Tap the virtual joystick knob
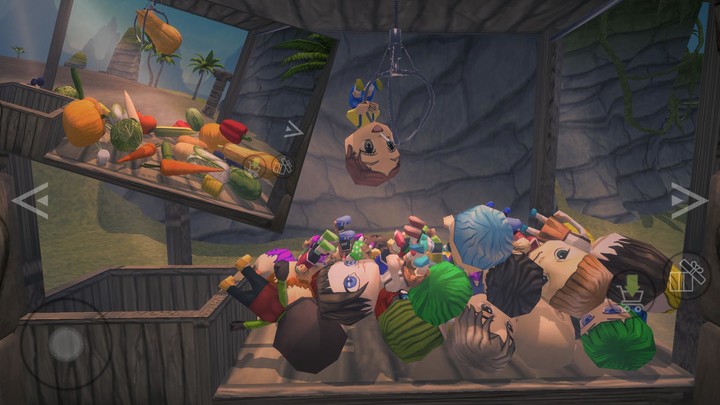Viewport: 720px width, 405px height. pos(66,345)
